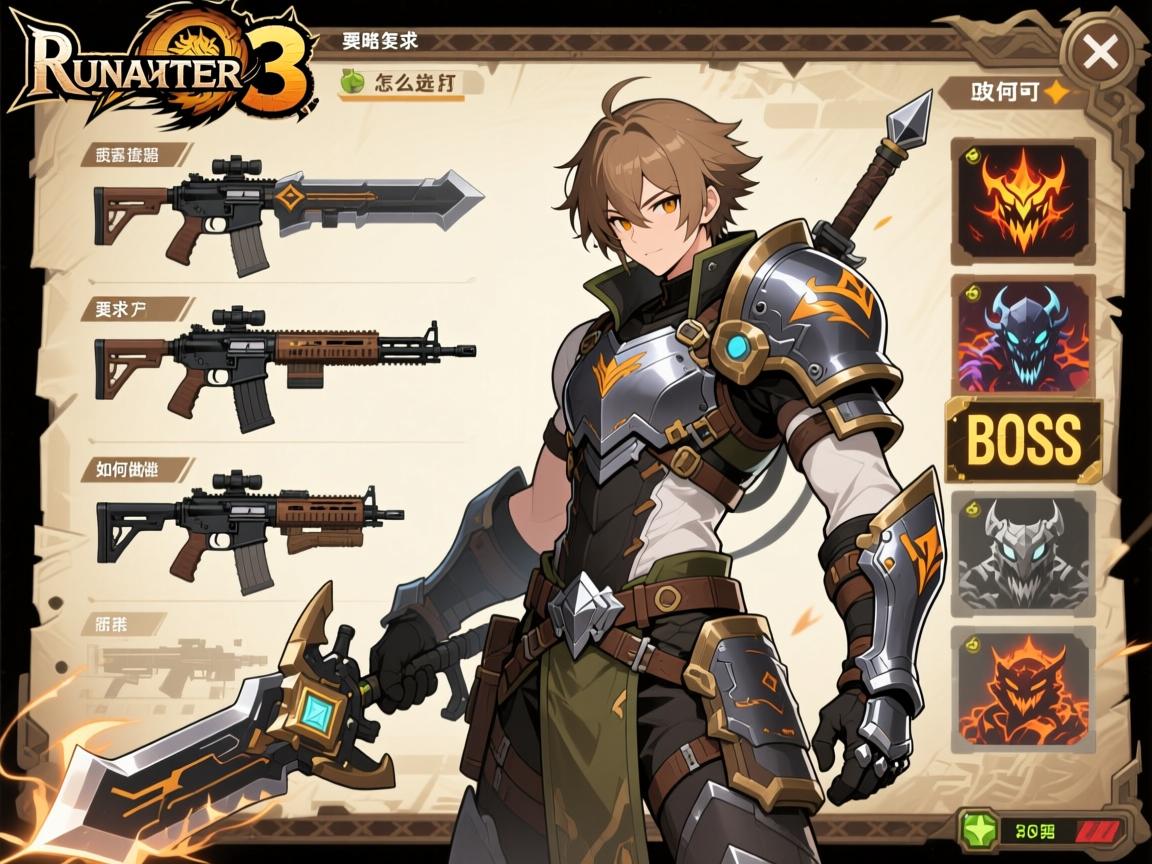The width and height of the screenshot is (1152, 864).
Task: Choose the grey stone horned boss portrait
Action: pyautogui.click(x=1022, y=553)
